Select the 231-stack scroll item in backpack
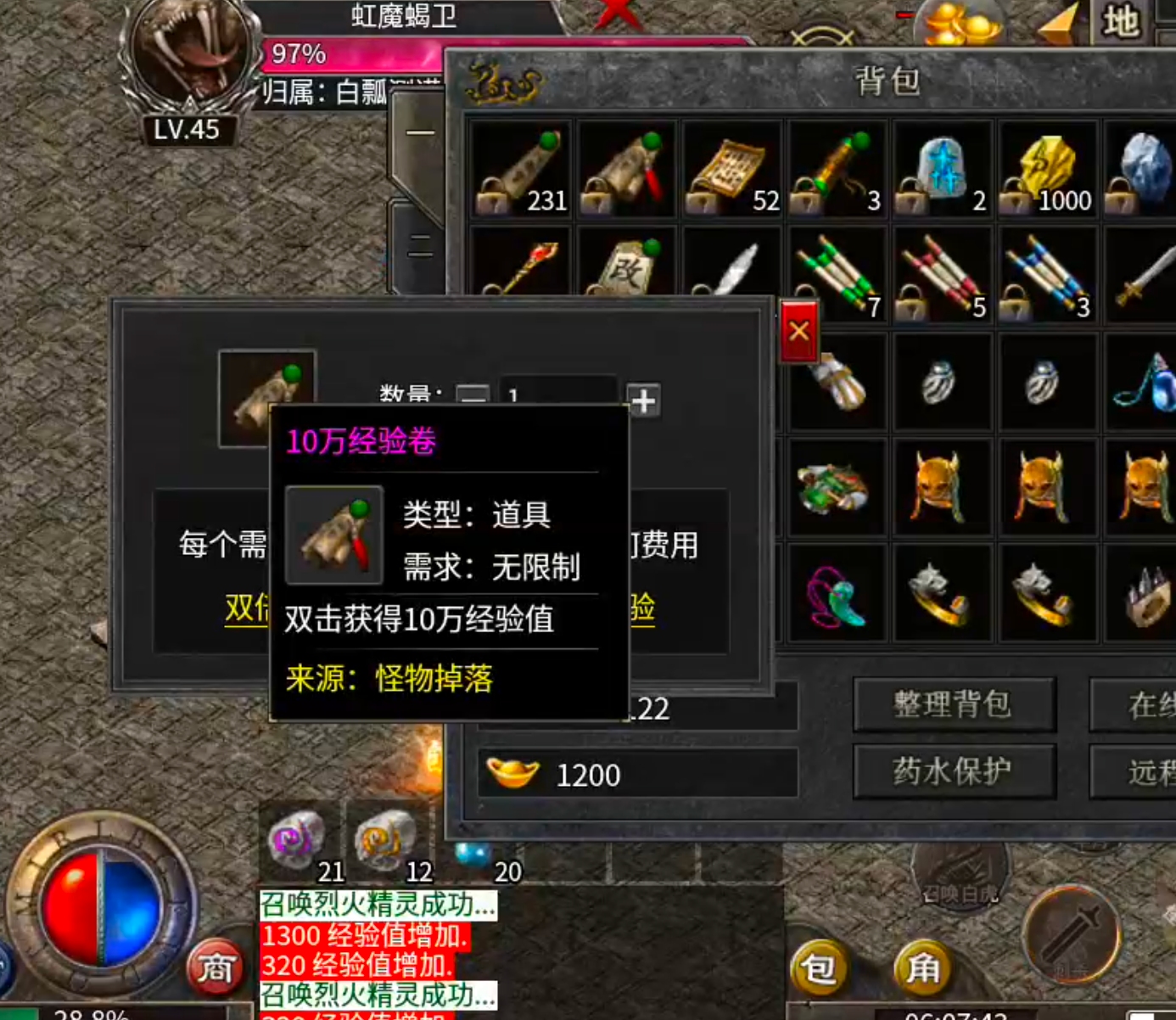1176x1020 pixels. point(520,170)
